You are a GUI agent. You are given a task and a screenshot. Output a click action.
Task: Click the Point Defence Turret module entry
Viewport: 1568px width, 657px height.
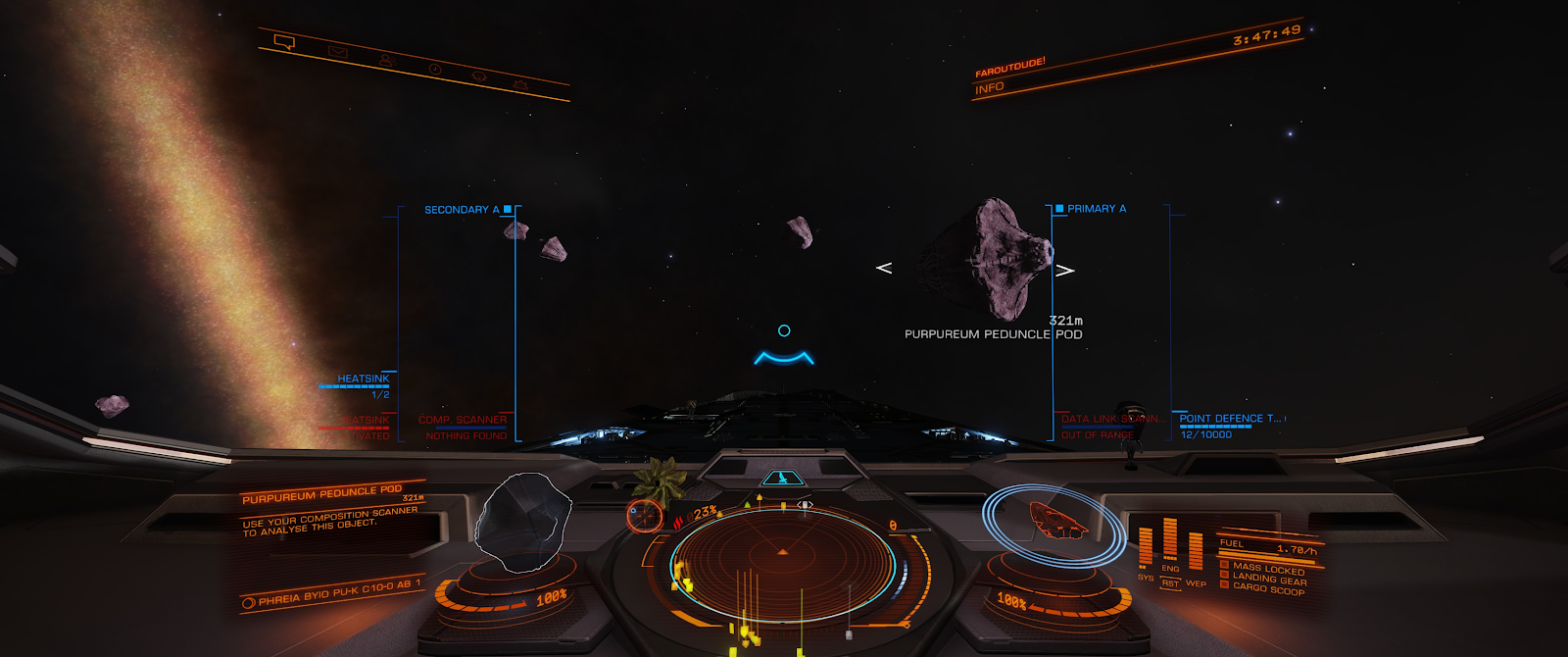click(1229, 419)
